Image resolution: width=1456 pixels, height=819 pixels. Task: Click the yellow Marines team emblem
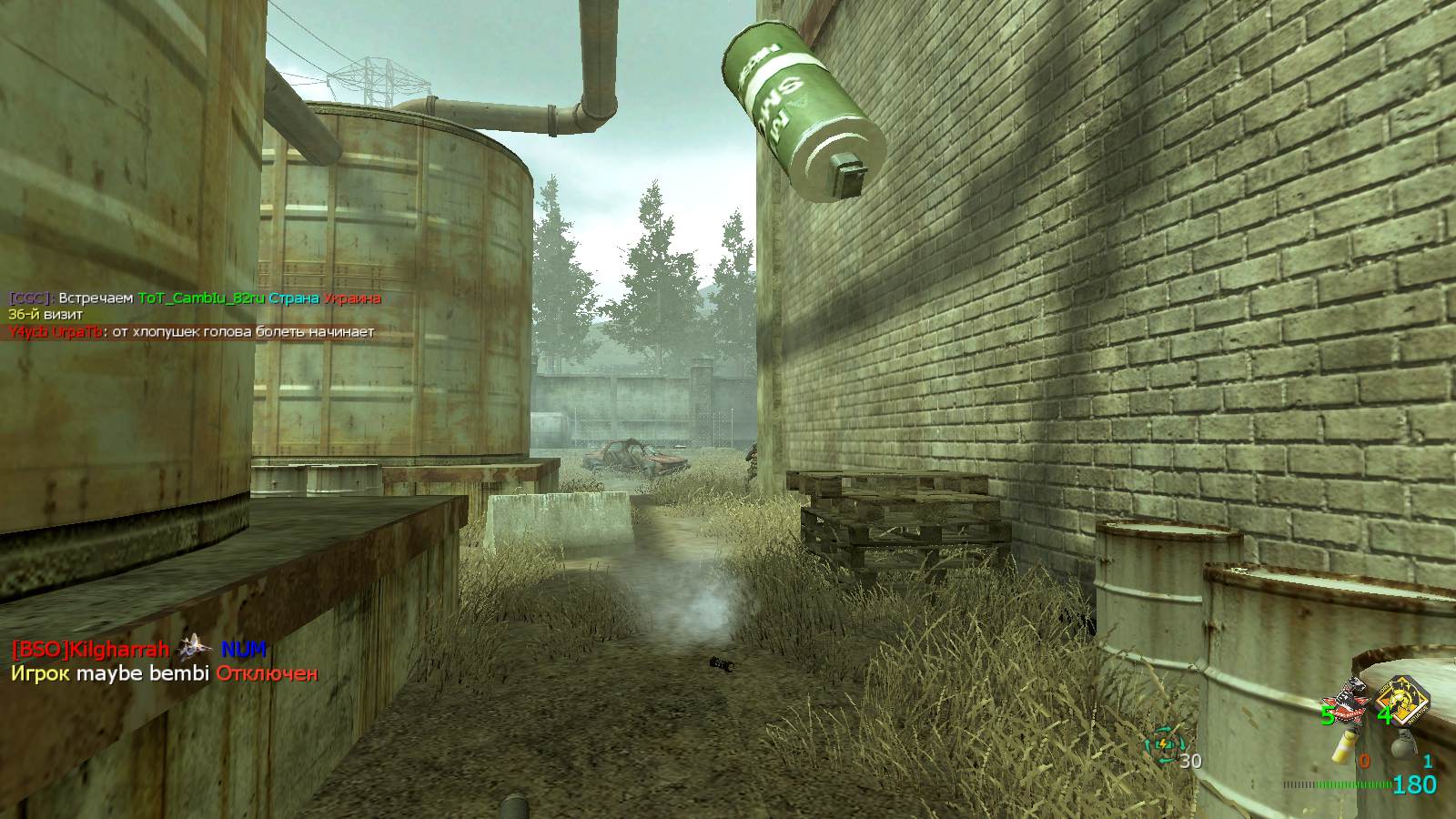coord(1401,700)
